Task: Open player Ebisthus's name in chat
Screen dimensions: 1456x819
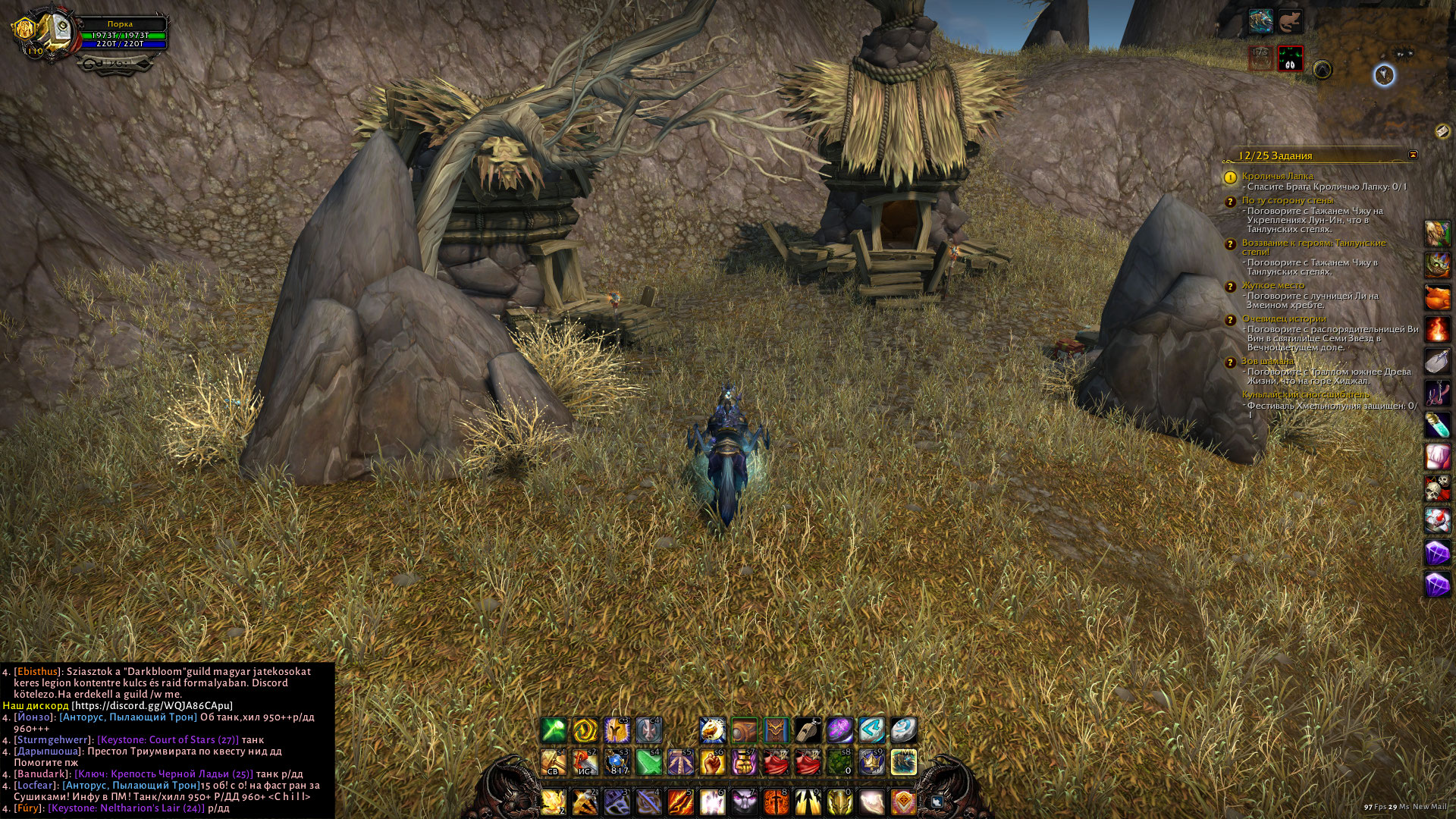Action: click(x=38, y=671)
